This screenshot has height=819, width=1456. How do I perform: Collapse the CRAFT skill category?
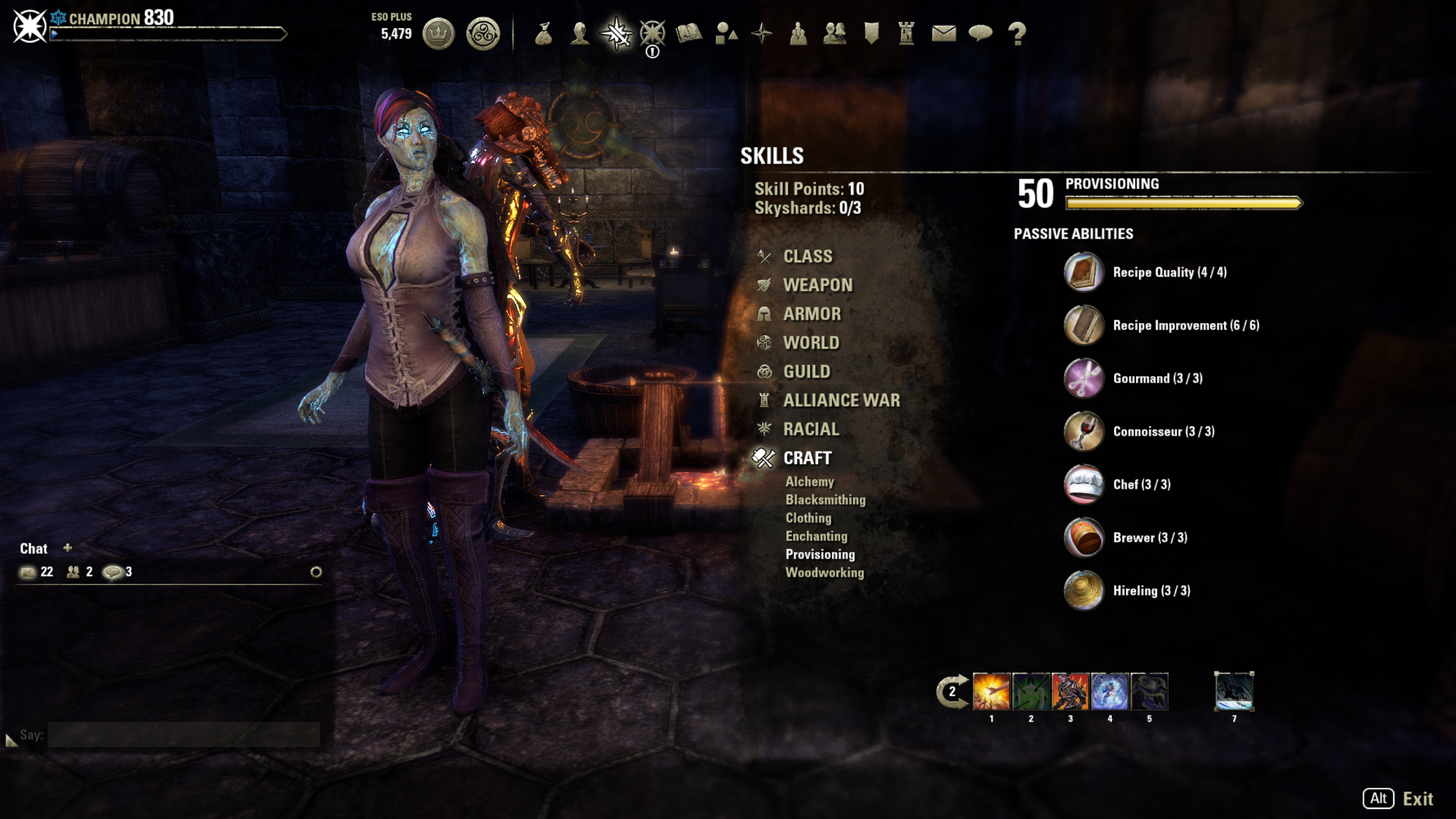tap(807, 458)
